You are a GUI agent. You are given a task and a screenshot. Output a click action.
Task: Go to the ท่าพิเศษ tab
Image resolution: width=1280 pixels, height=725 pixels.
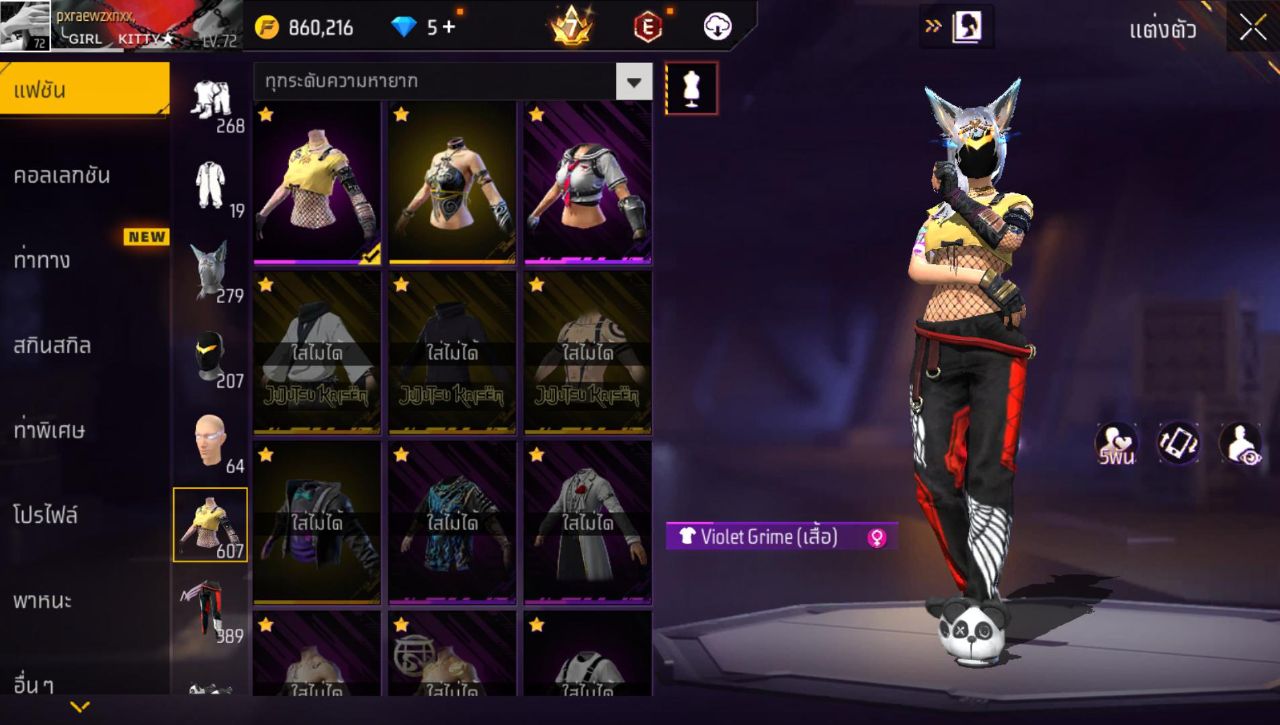(49, 431)
